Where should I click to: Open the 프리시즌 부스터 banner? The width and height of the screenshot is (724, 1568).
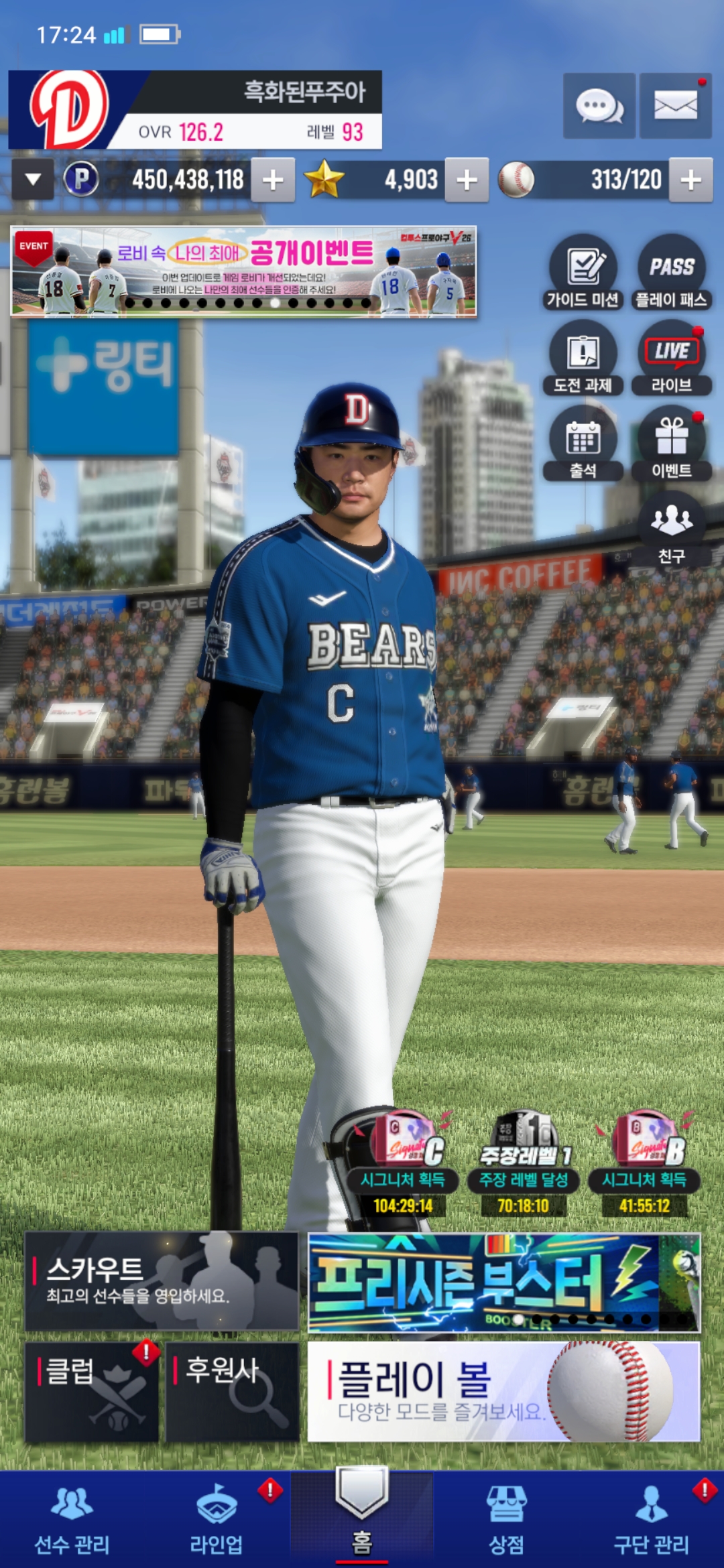(x=503, y=1283)
